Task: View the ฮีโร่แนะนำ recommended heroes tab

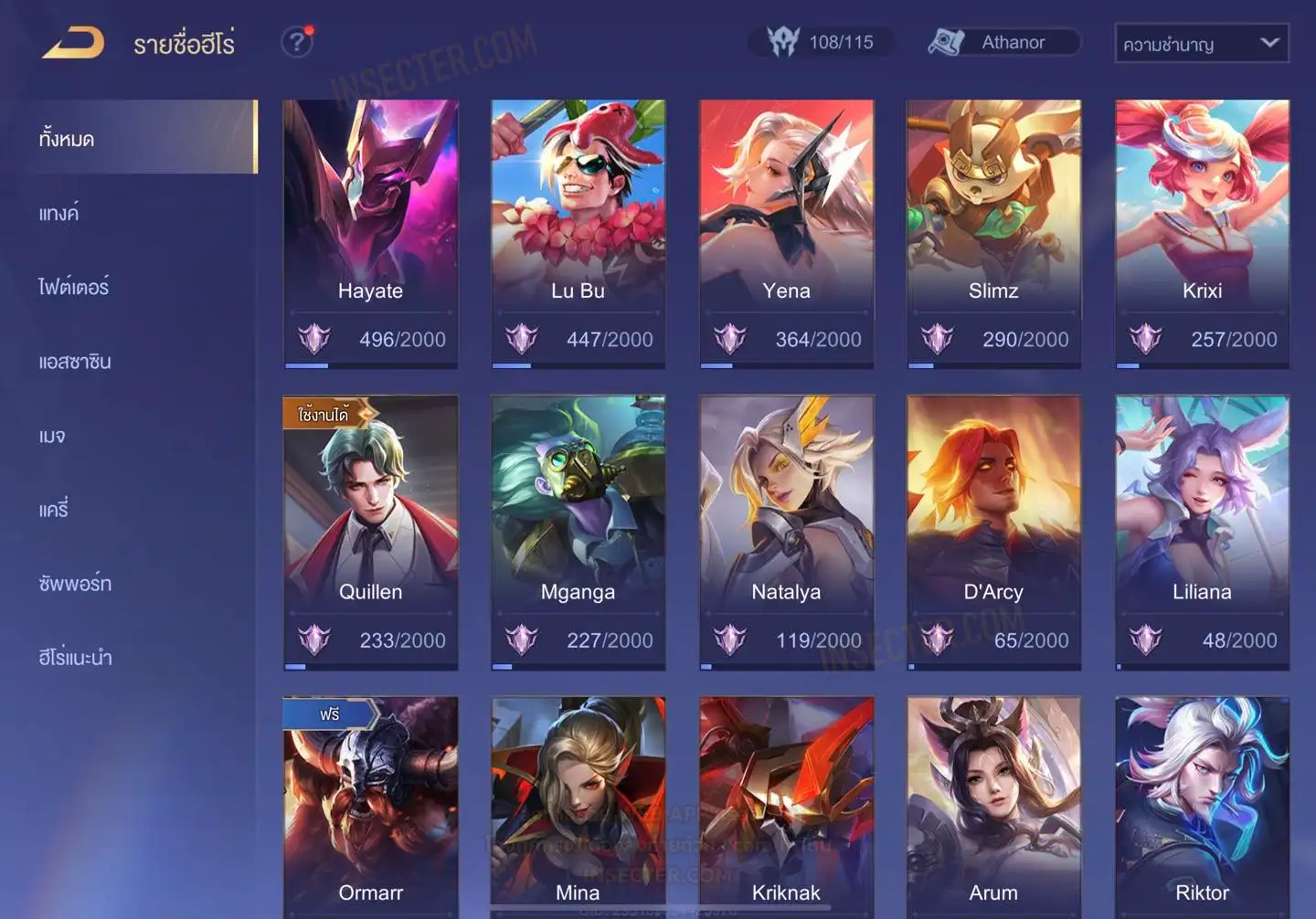Action: 76,658
